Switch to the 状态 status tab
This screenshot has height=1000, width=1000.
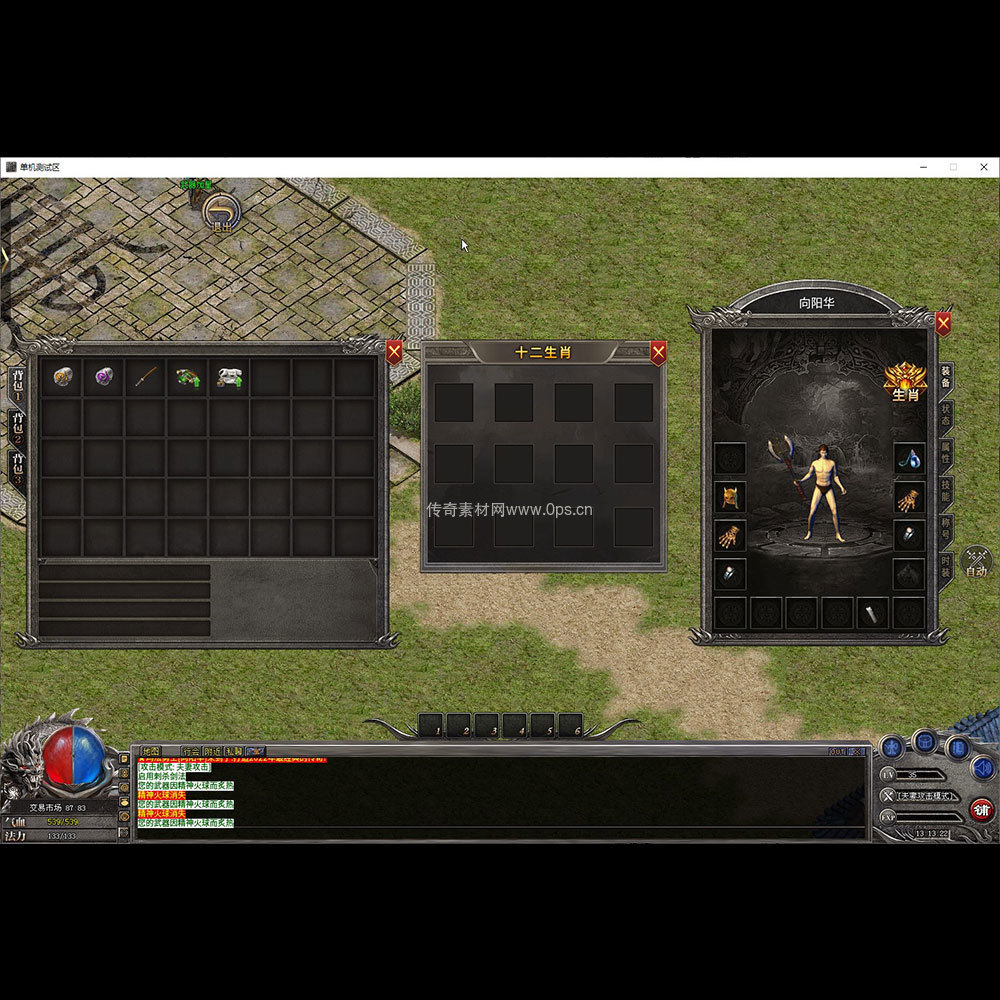coord(946,414)
